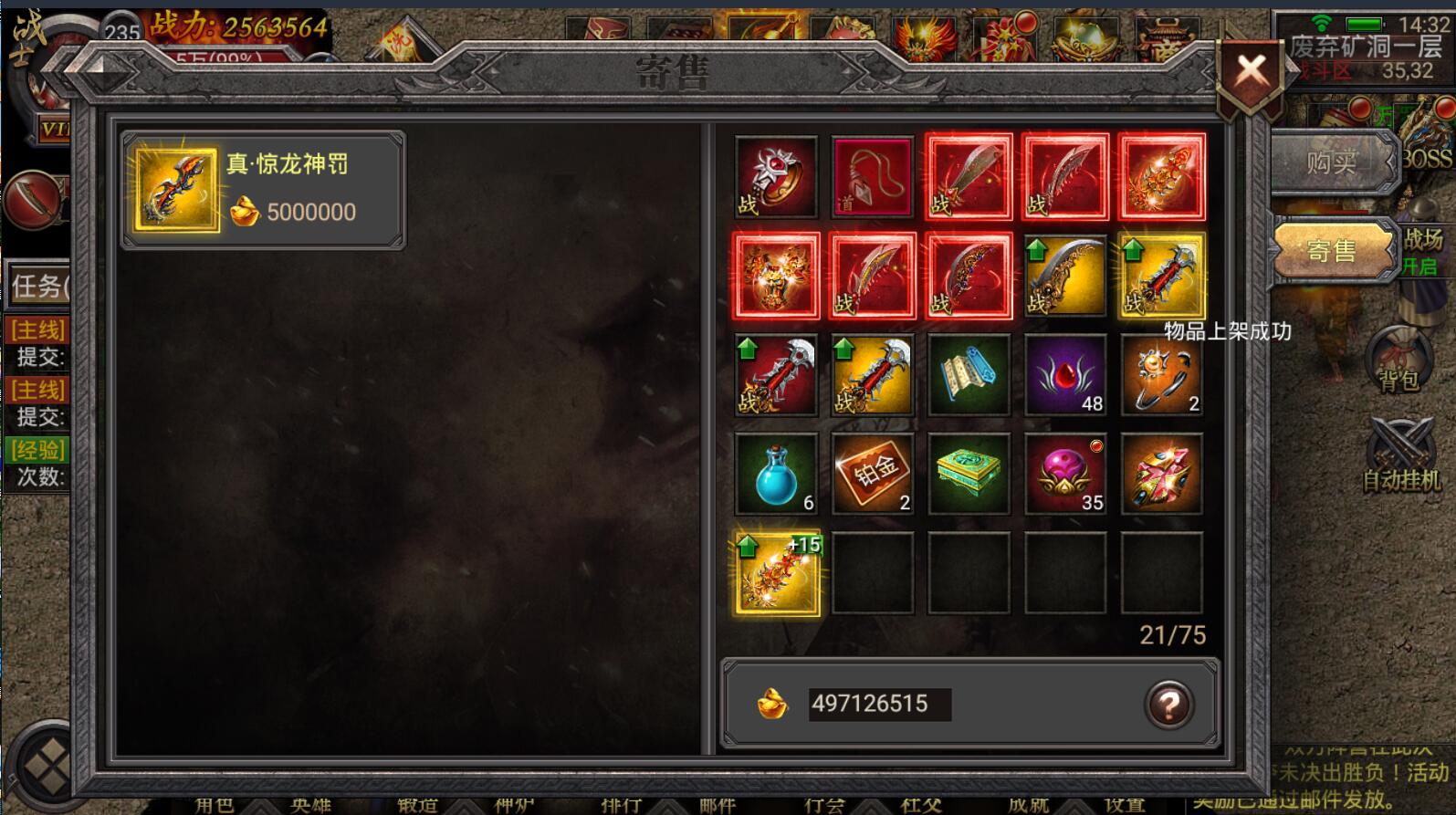
Task: Select the green treasure chest slot
Action: point(969,474)
